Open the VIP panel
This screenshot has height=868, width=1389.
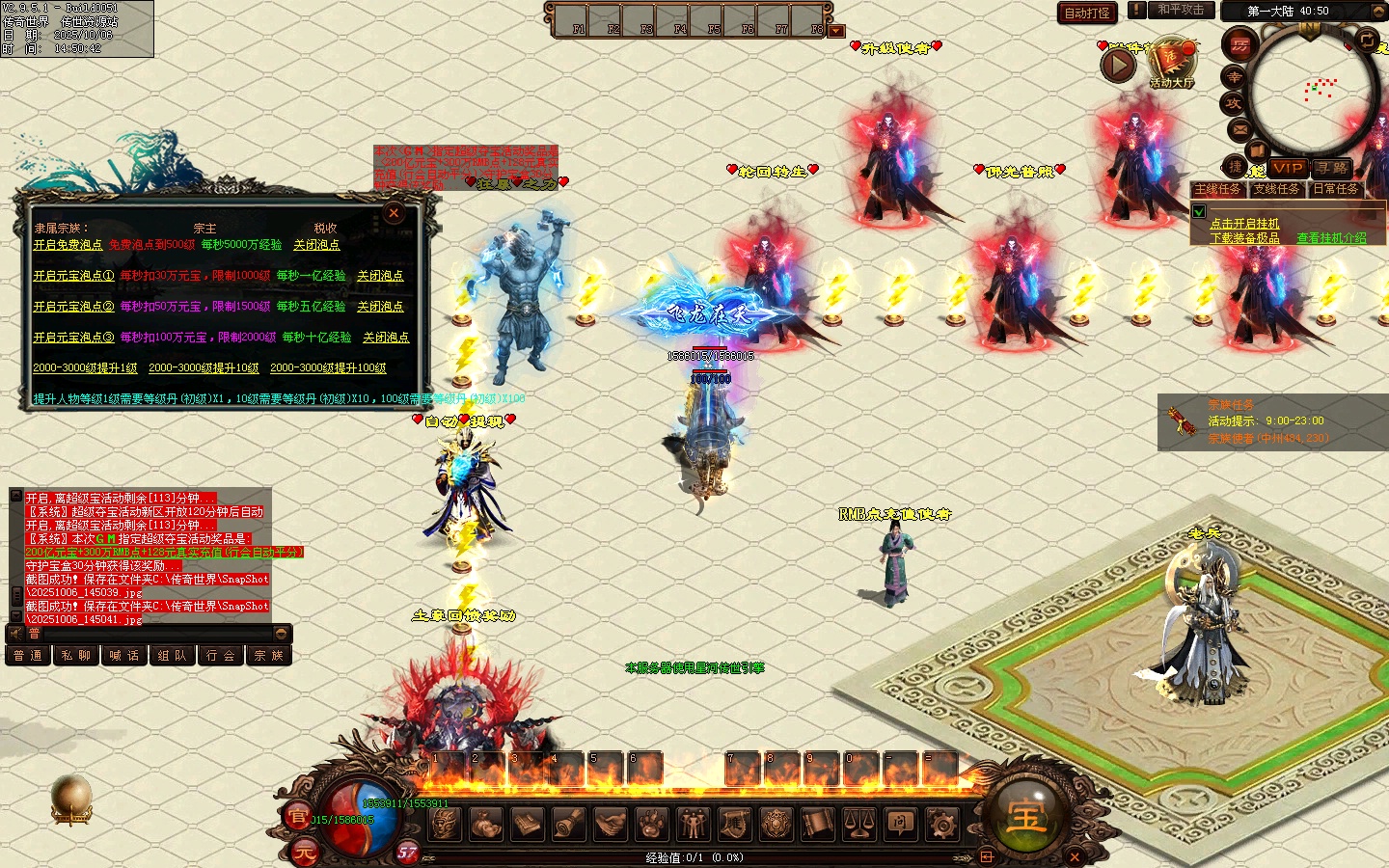click(x=1288, y=168)
